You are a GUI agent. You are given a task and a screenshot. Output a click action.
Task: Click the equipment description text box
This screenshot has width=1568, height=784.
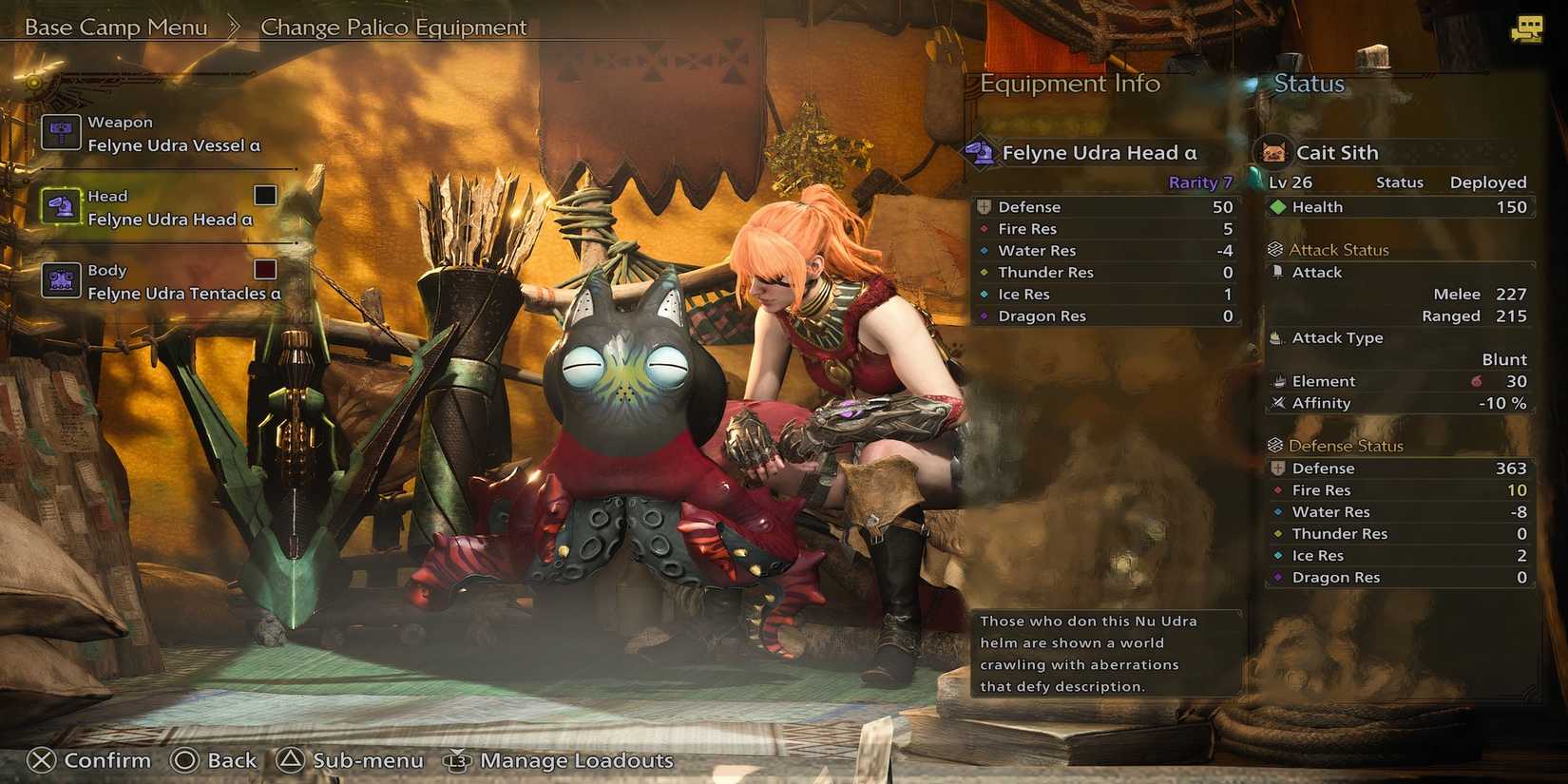1105,653
